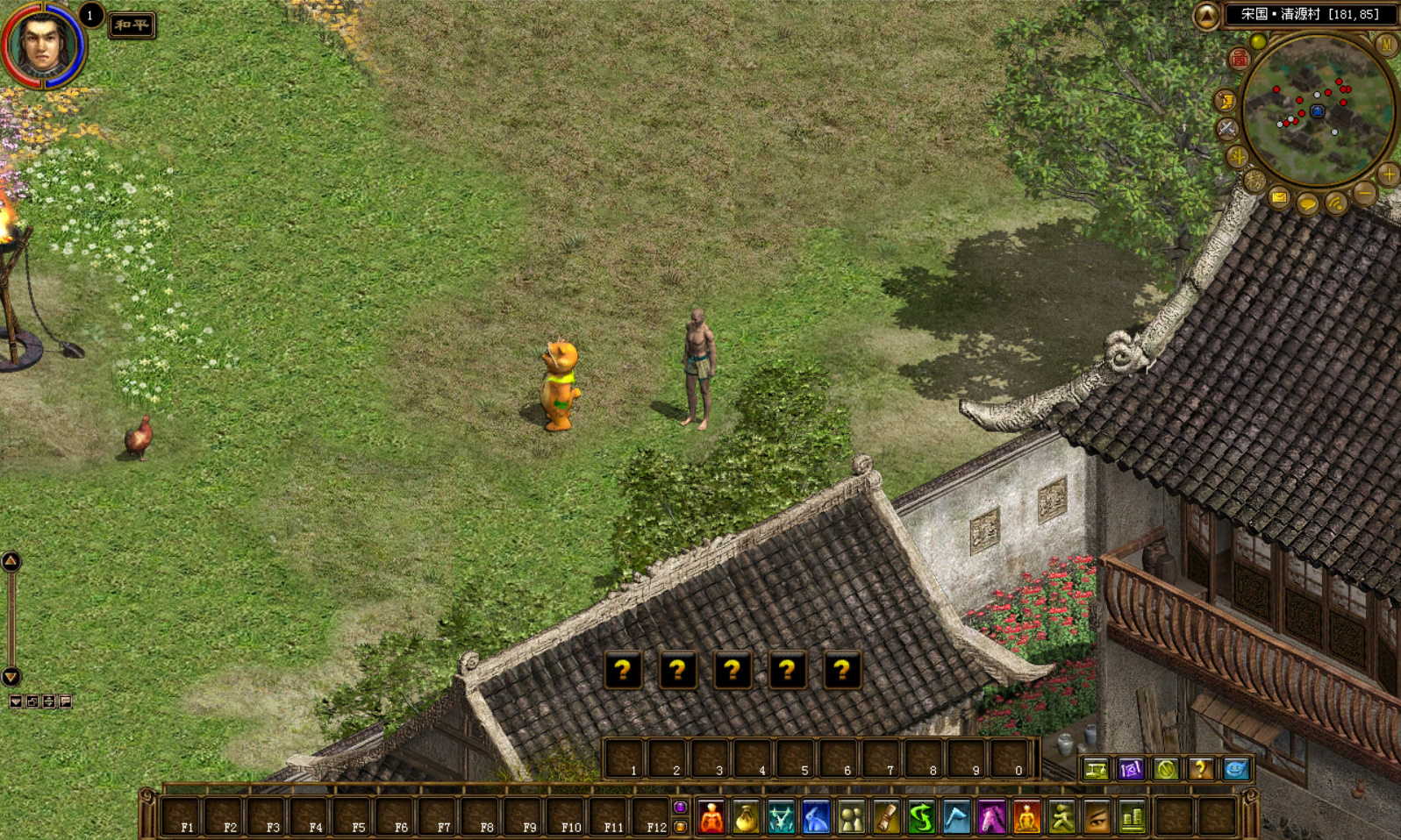The image size is (1401, 840).
Task: Click the green swirling arrow icon
Action: pos(921,818)
